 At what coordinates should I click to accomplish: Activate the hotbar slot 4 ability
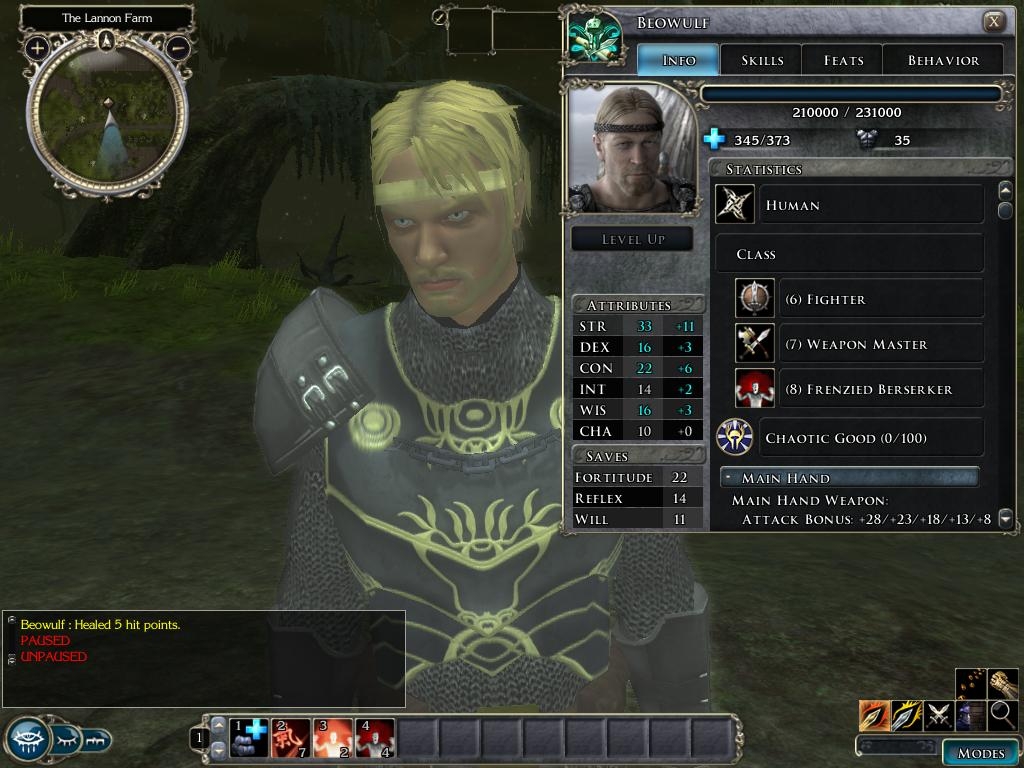click(x=375, y=738)
